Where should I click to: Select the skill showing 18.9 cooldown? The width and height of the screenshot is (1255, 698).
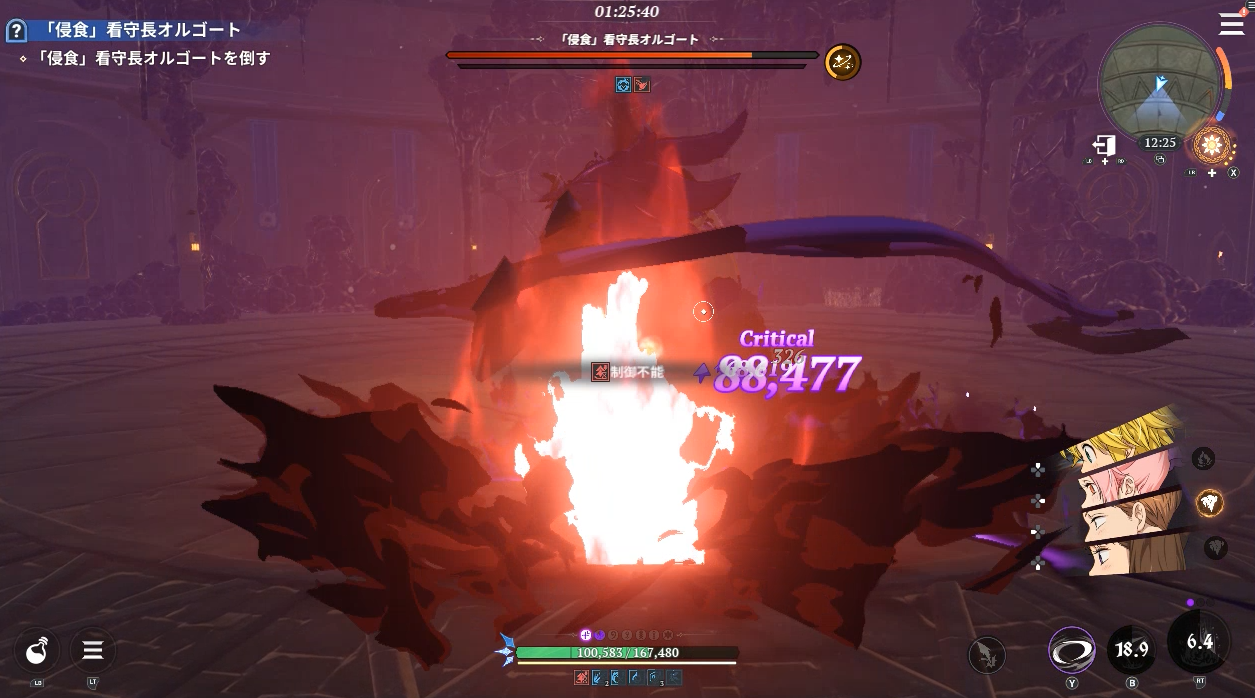click(1131, 650)
